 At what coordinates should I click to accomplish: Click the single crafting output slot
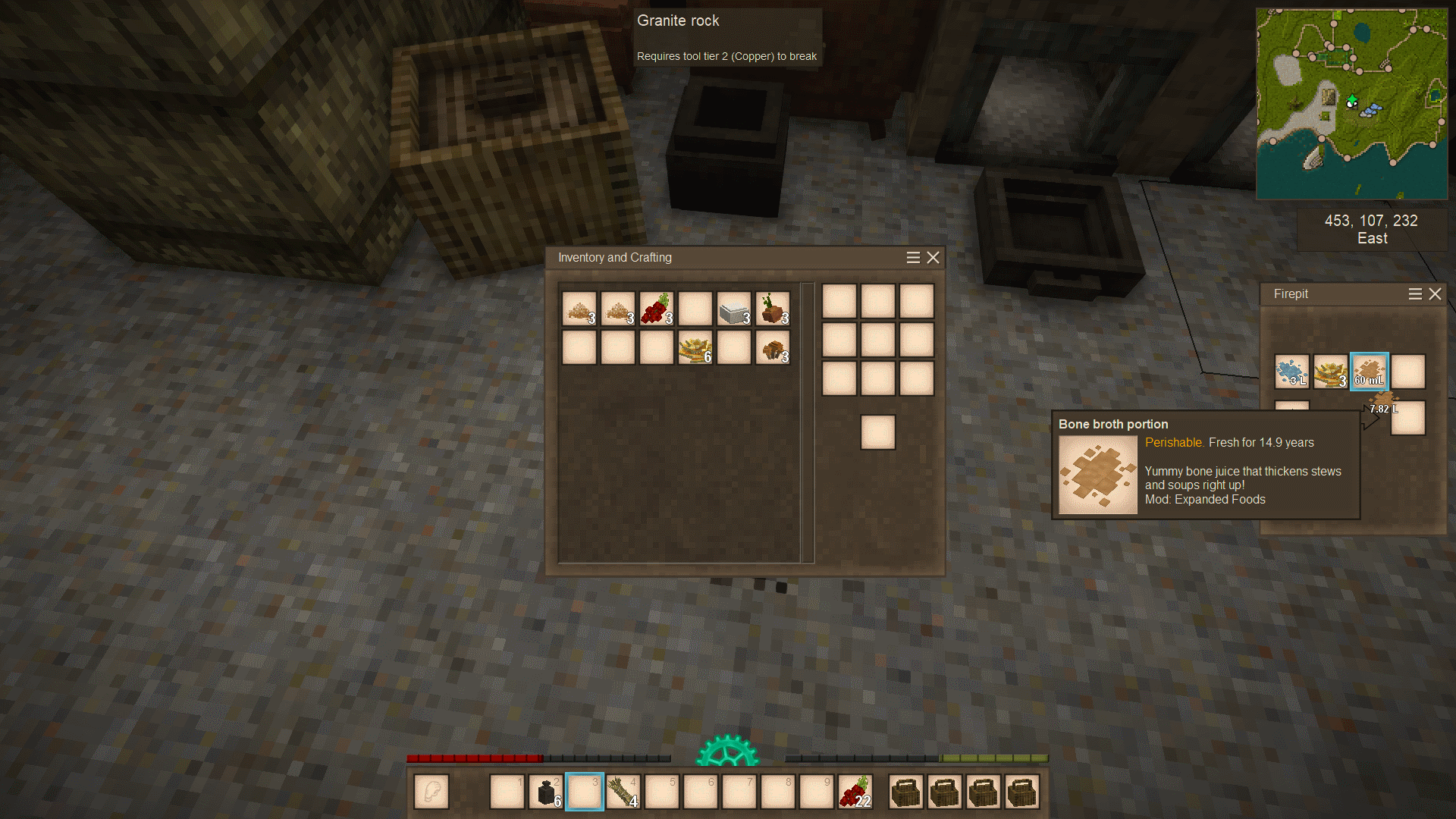pyautogui.click(x=878, y=433)
